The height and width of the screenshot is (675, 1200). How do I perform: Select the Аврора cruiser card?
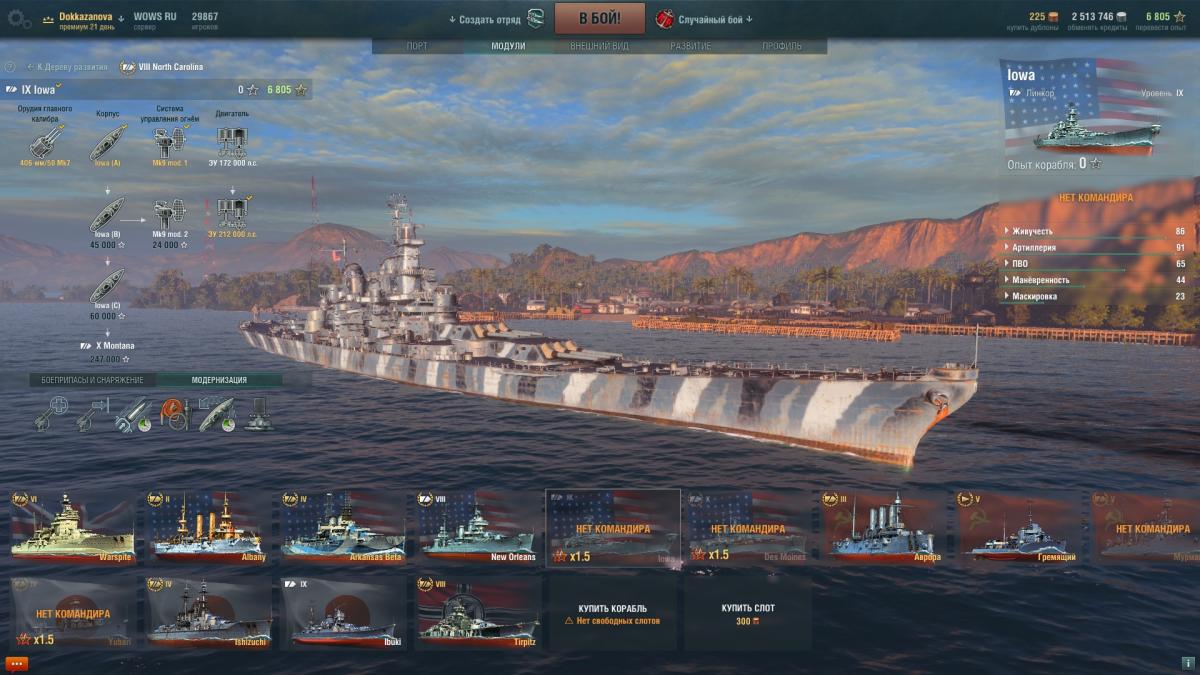[x=883, y=526]
